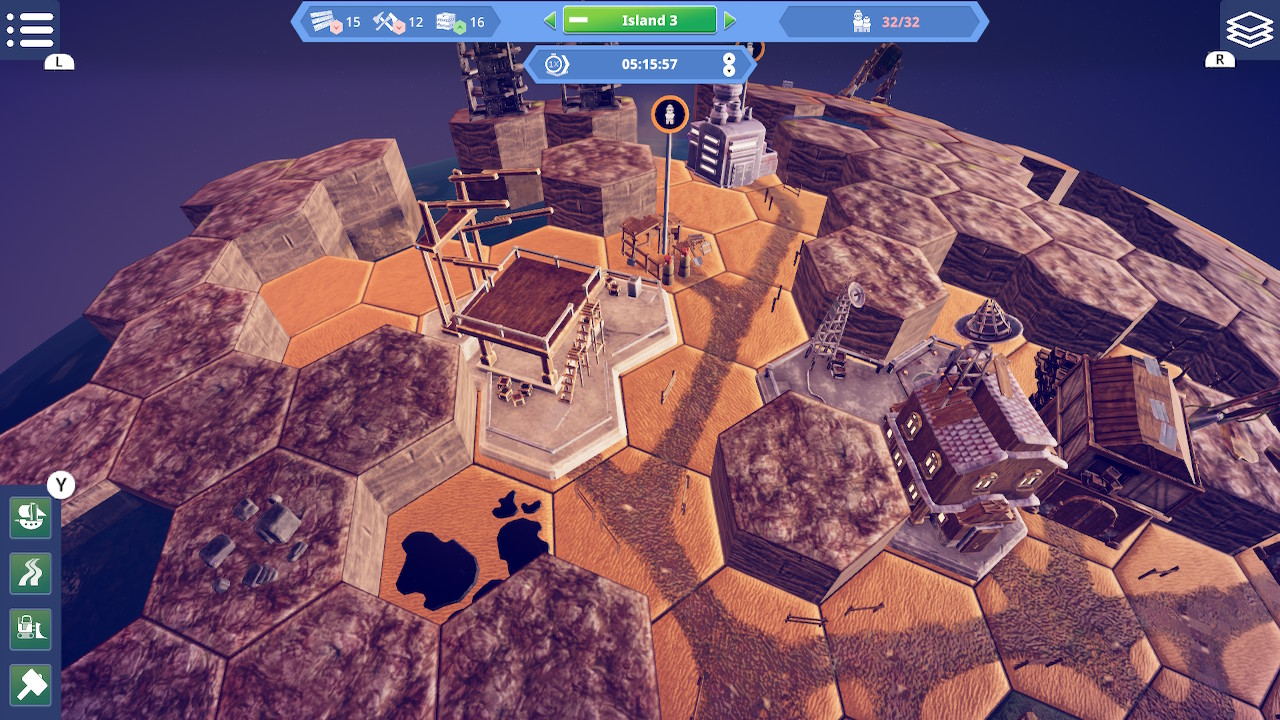Image resolution: width=1280 pixels, height=720 pixels.
Task: Open the layers overlay panel
Action: click(1249, 29)
